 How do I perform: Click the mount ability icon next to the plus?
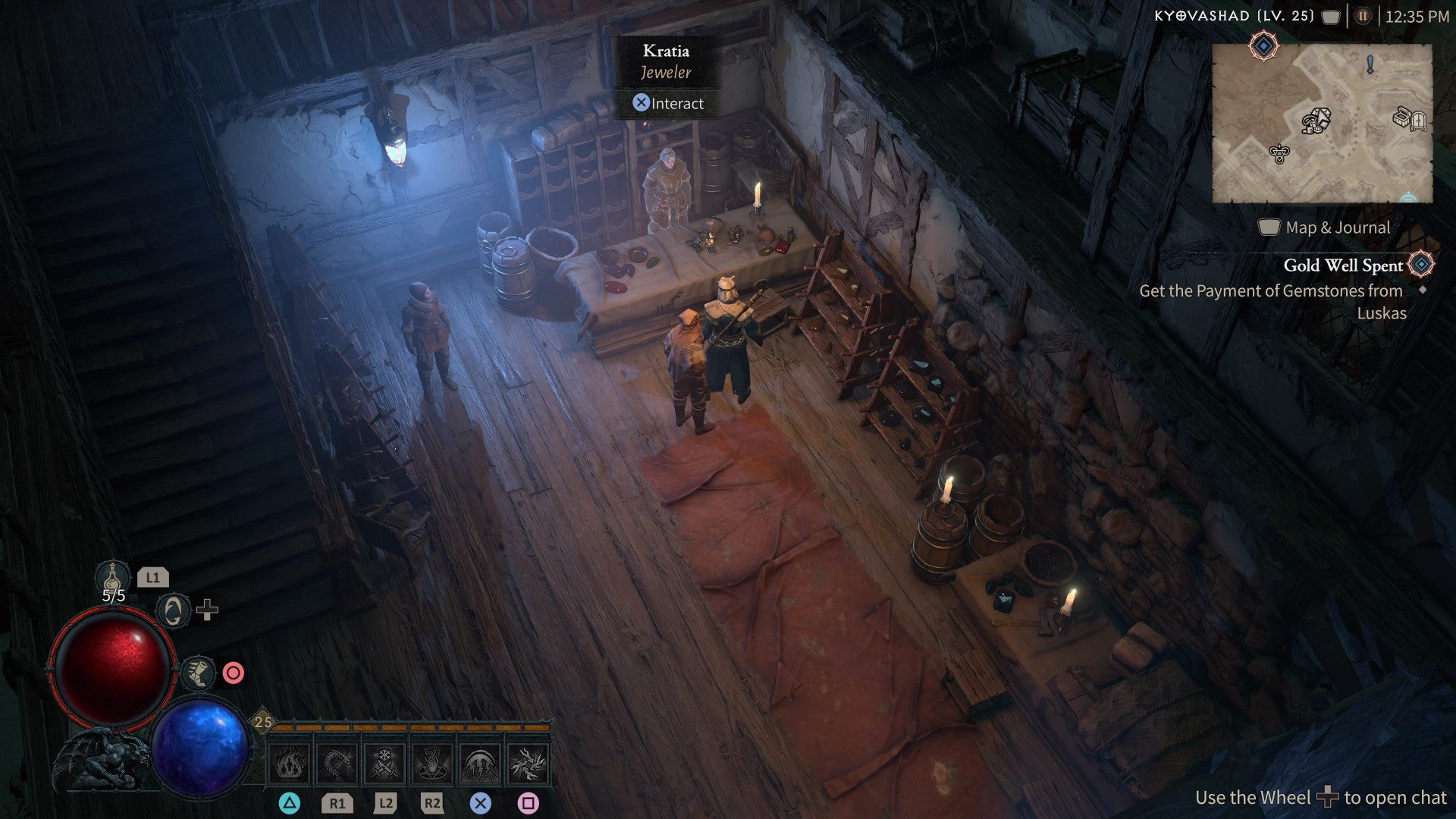click(173, 611)
